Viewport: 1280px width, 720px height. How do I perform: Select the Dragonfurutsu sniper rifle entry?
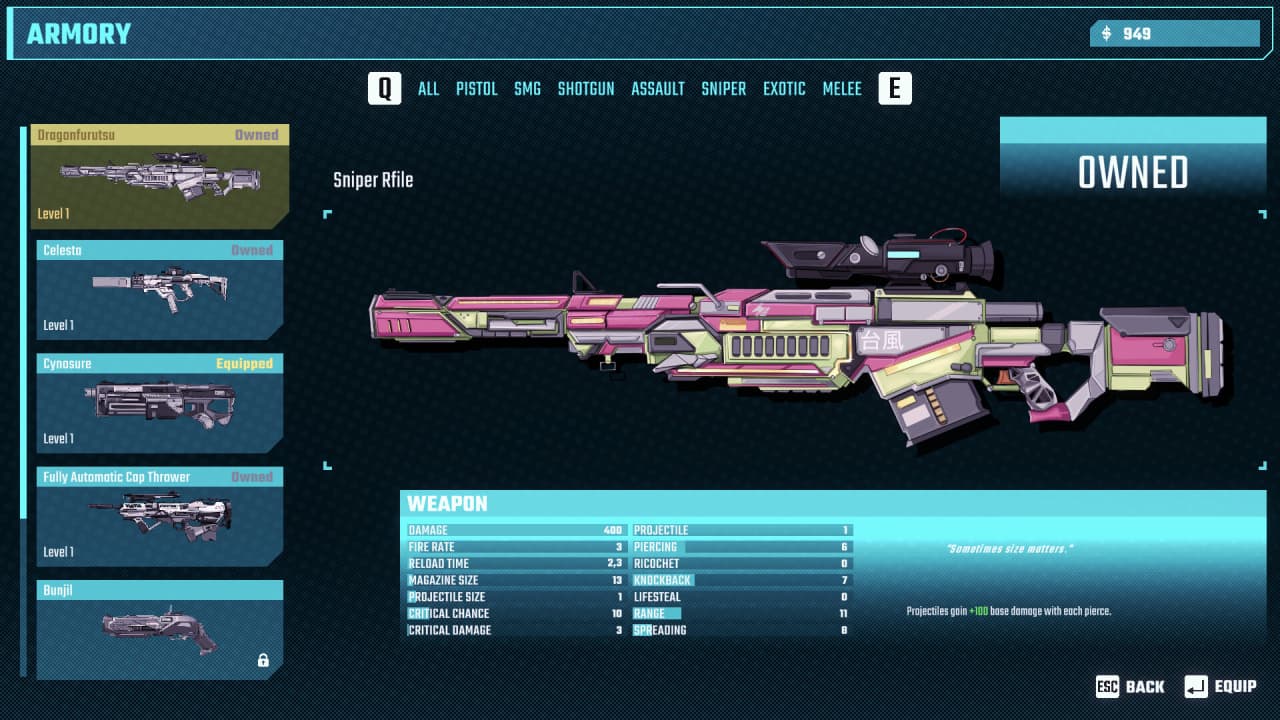(160, 177)
